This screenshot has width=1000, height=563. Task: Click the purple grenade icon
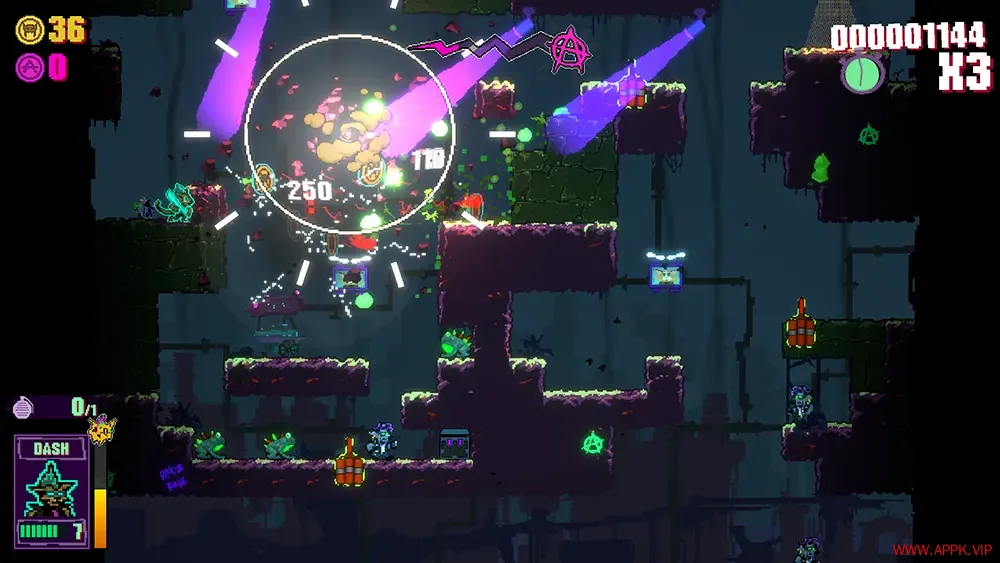[x=24, y=407]
